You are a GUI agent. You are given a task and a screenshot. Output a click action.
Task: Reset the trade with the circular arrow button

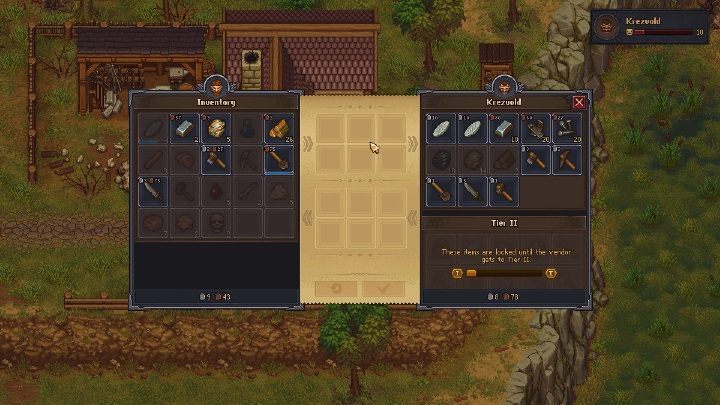click(337, 288)
